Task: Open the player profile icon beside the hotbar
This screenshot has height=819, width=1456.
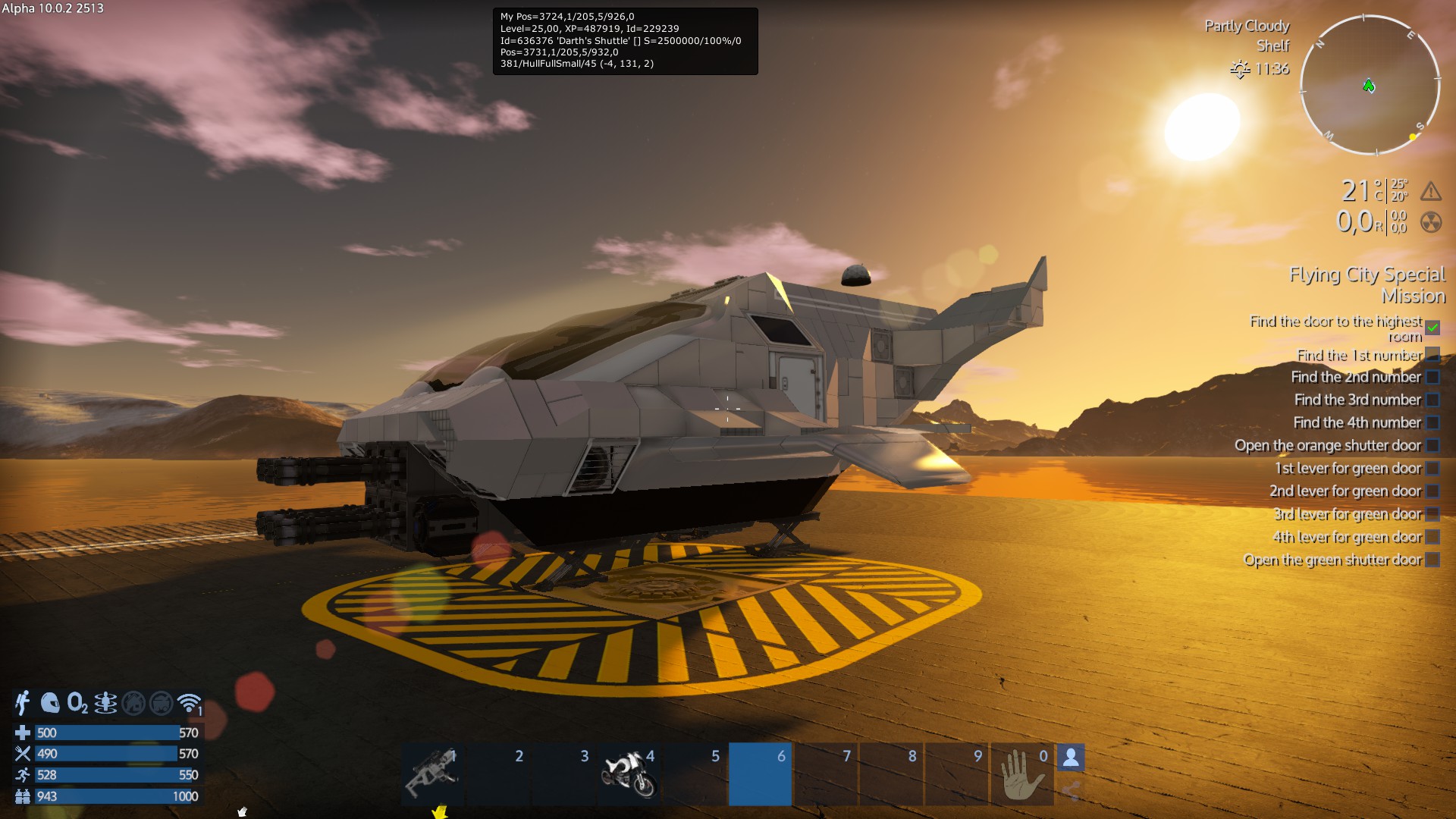Action: pos(1071,757)
